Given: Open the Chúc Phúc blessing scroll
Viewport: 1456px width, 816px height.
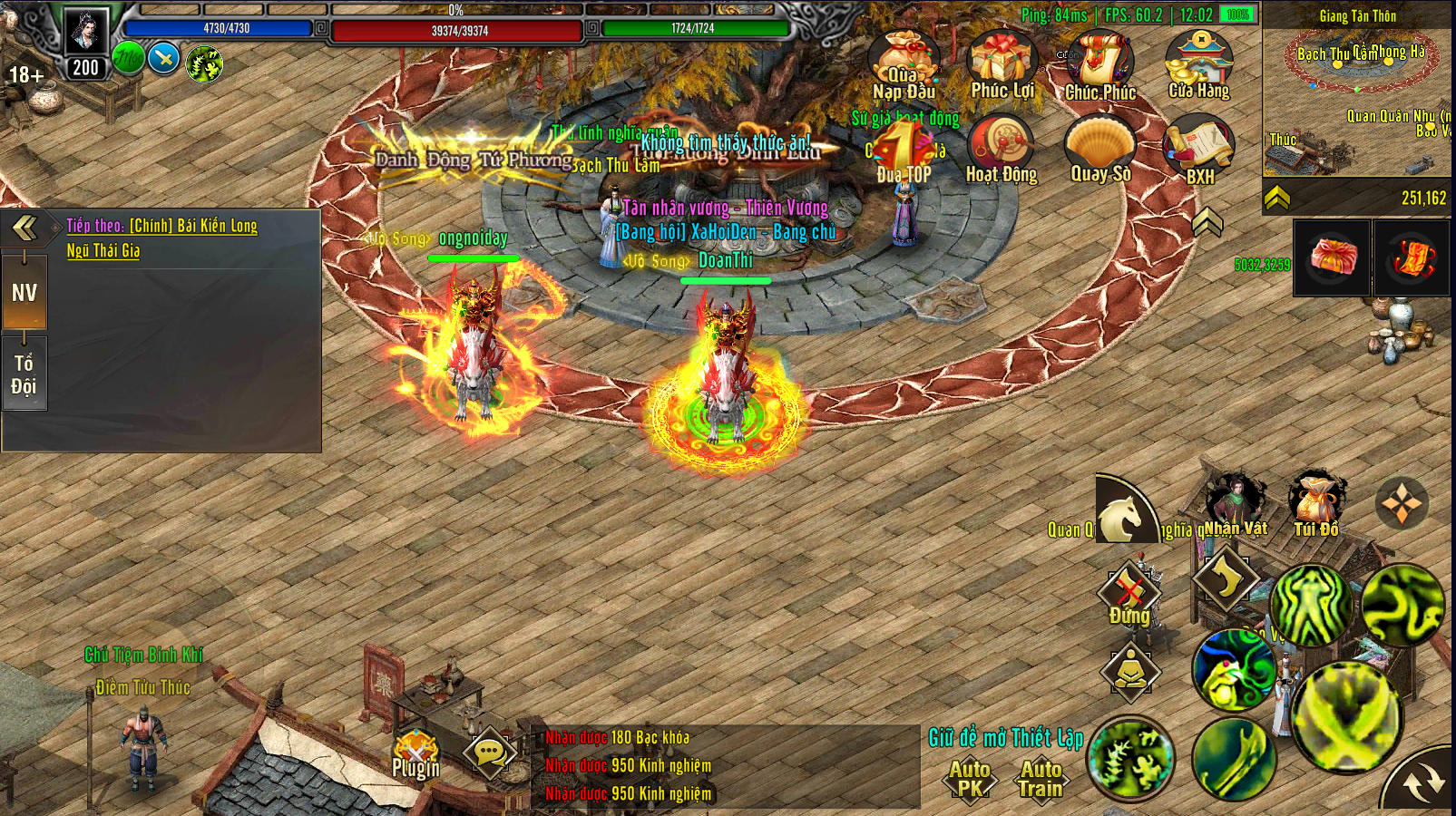Looking at the screenshot, I should 1100,65.
